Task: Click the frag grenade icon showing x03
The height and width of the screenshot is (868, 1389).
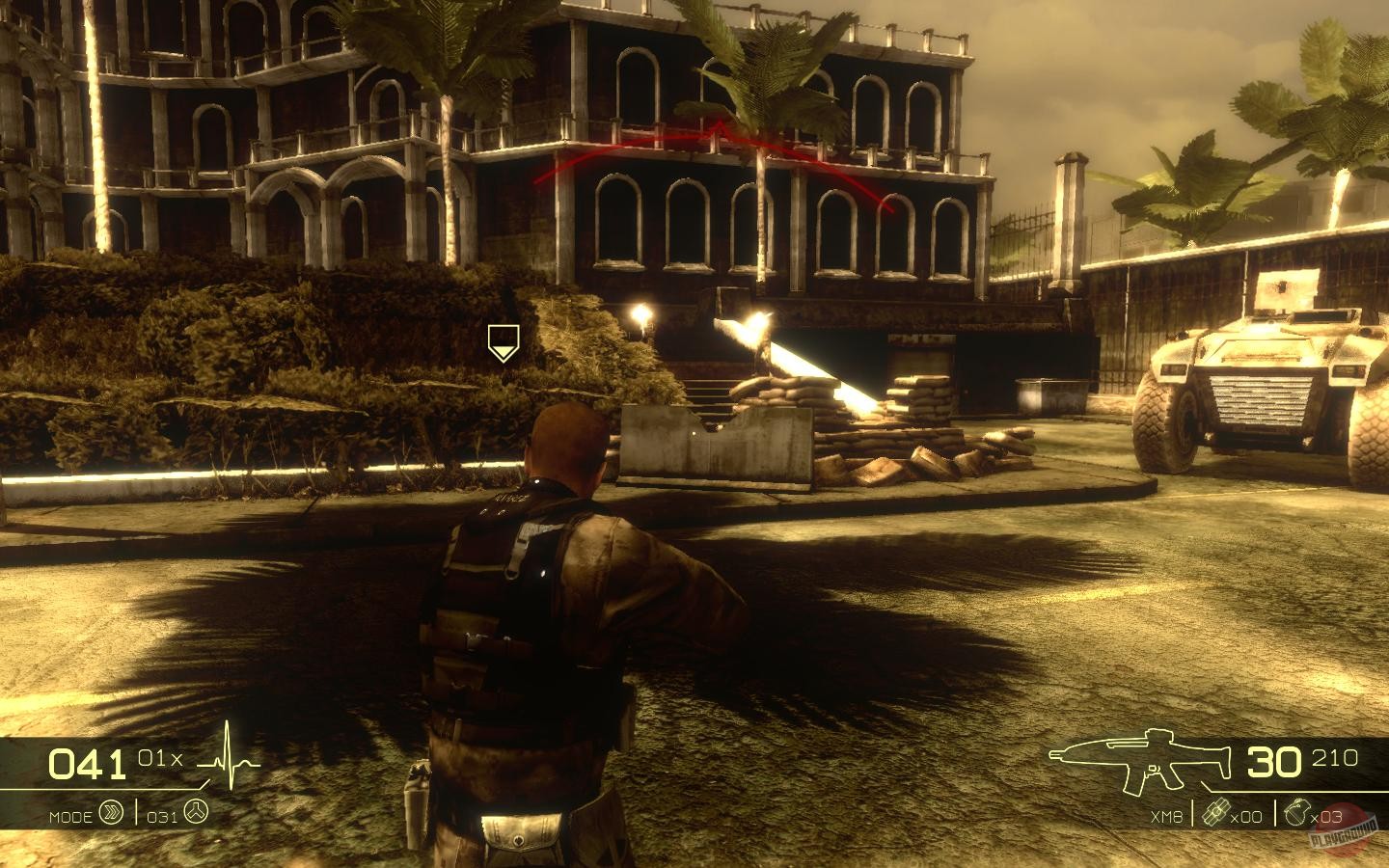Action: [1297, 812]
